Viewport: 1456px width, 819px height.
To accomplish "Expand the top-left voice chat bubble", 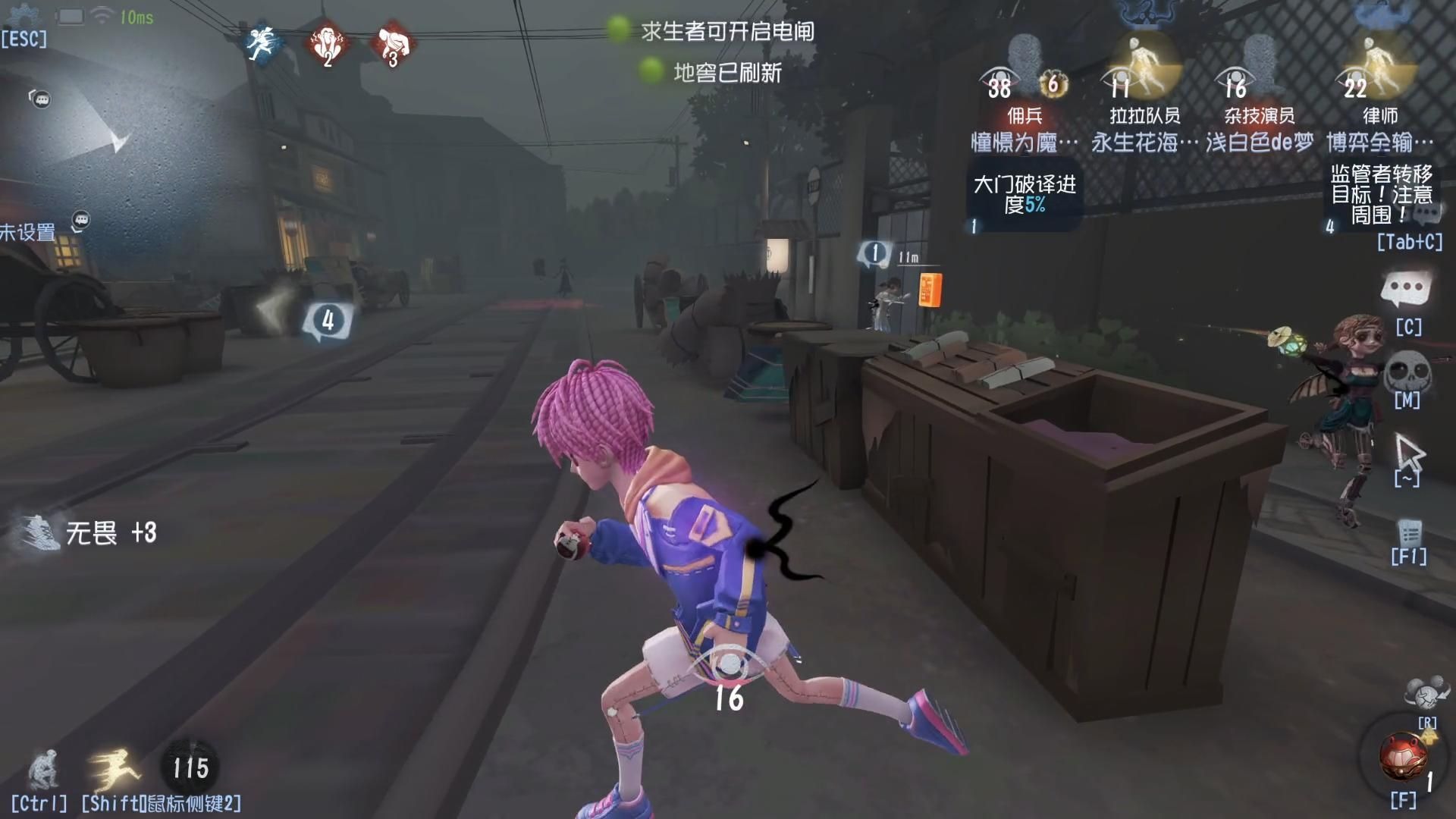I will pyautogui.click(x=42, y=99).
